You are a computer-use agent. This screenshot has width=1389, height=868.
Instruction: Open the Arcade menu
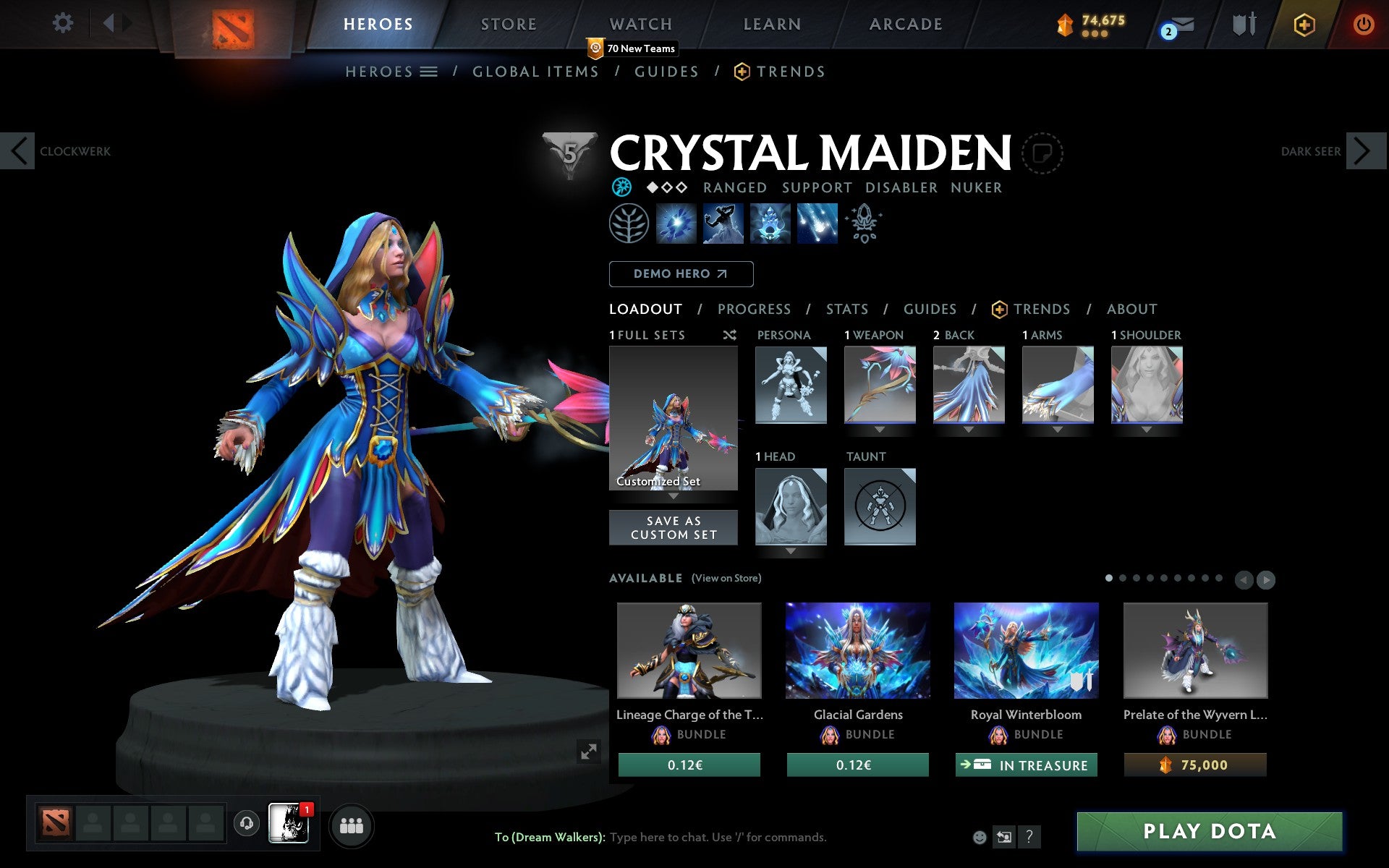pyautogui.click(x=905, y=24)
